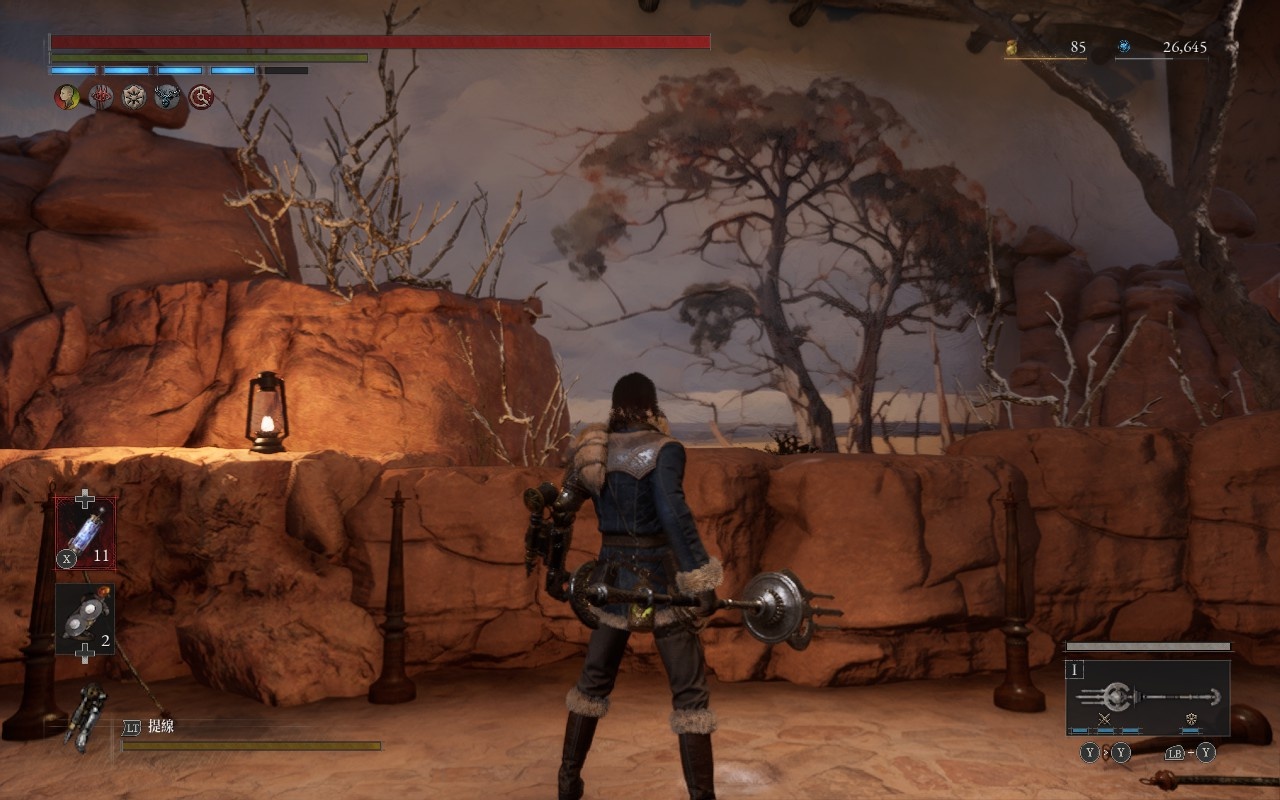Click the gold coin currency icon
This screenshot has height=800, width=1280.
click(1011, 47)
